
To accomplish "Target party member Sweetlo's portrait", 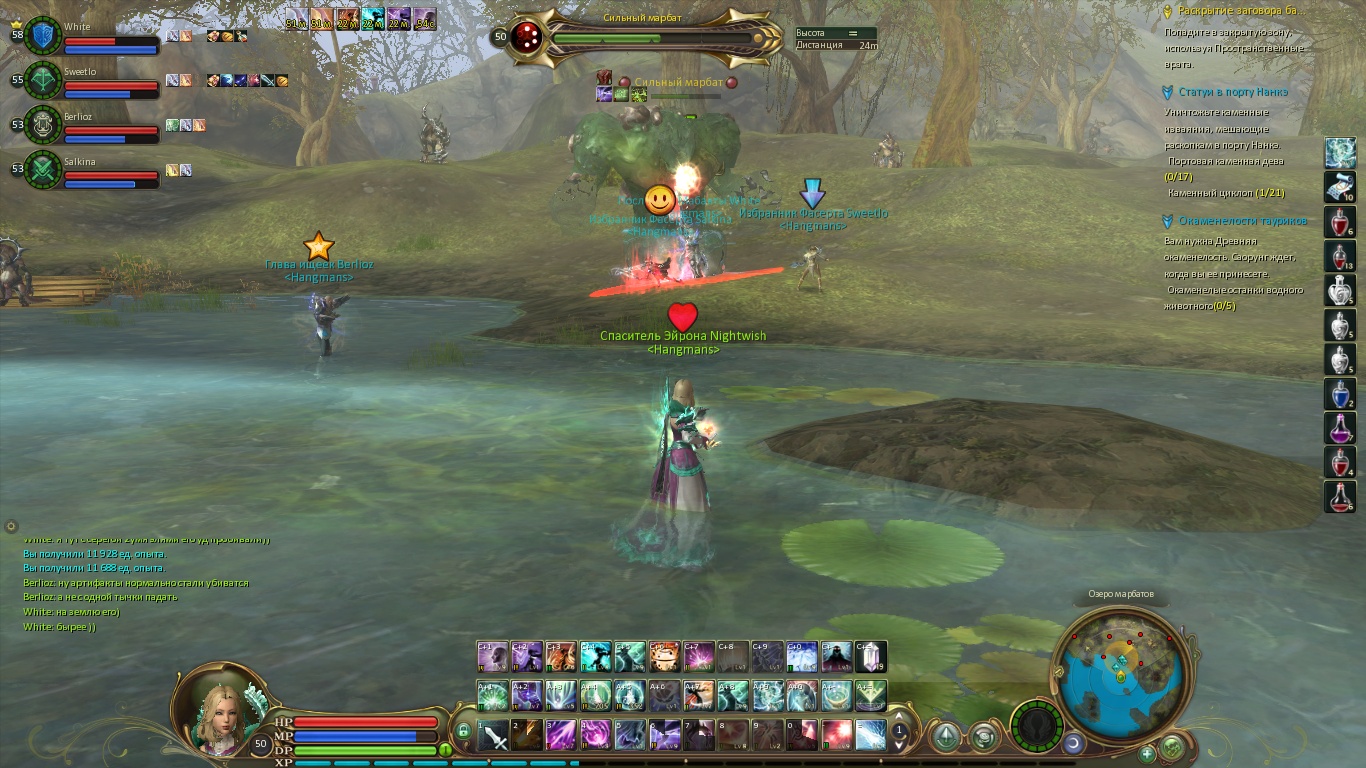I will [44, 80].
